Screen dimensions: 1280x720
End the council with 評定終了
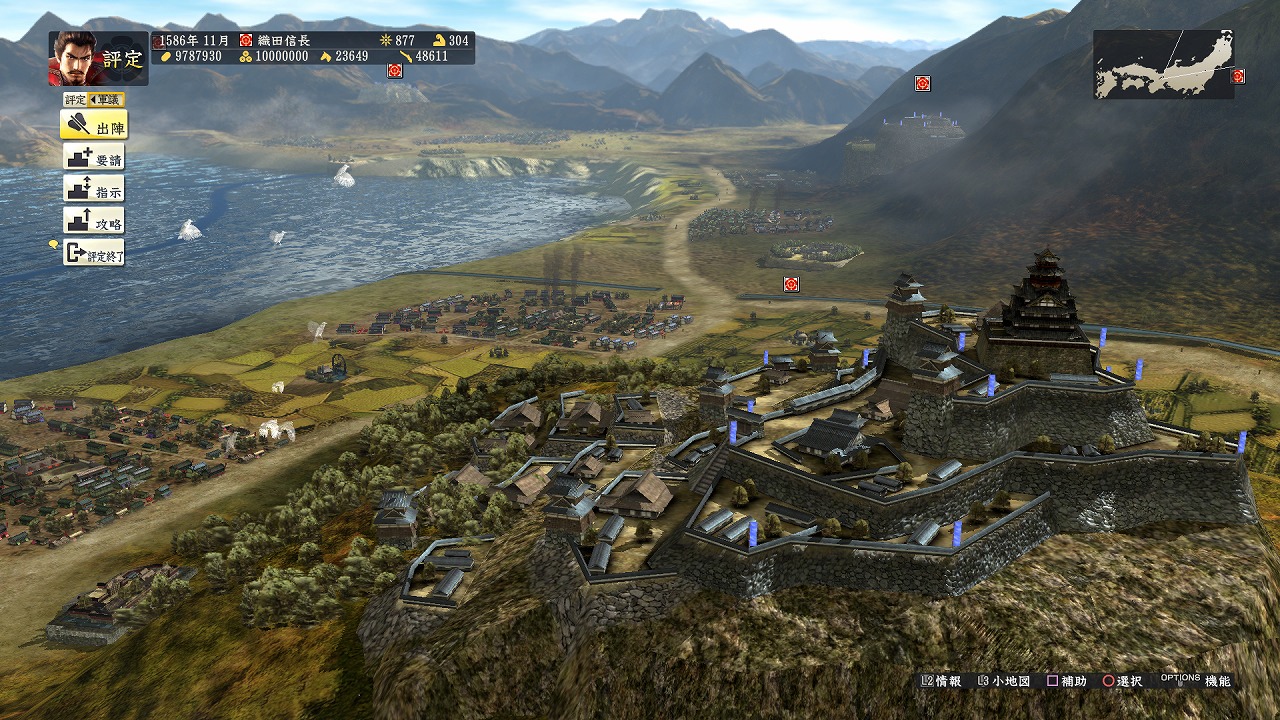coord(94,253)
